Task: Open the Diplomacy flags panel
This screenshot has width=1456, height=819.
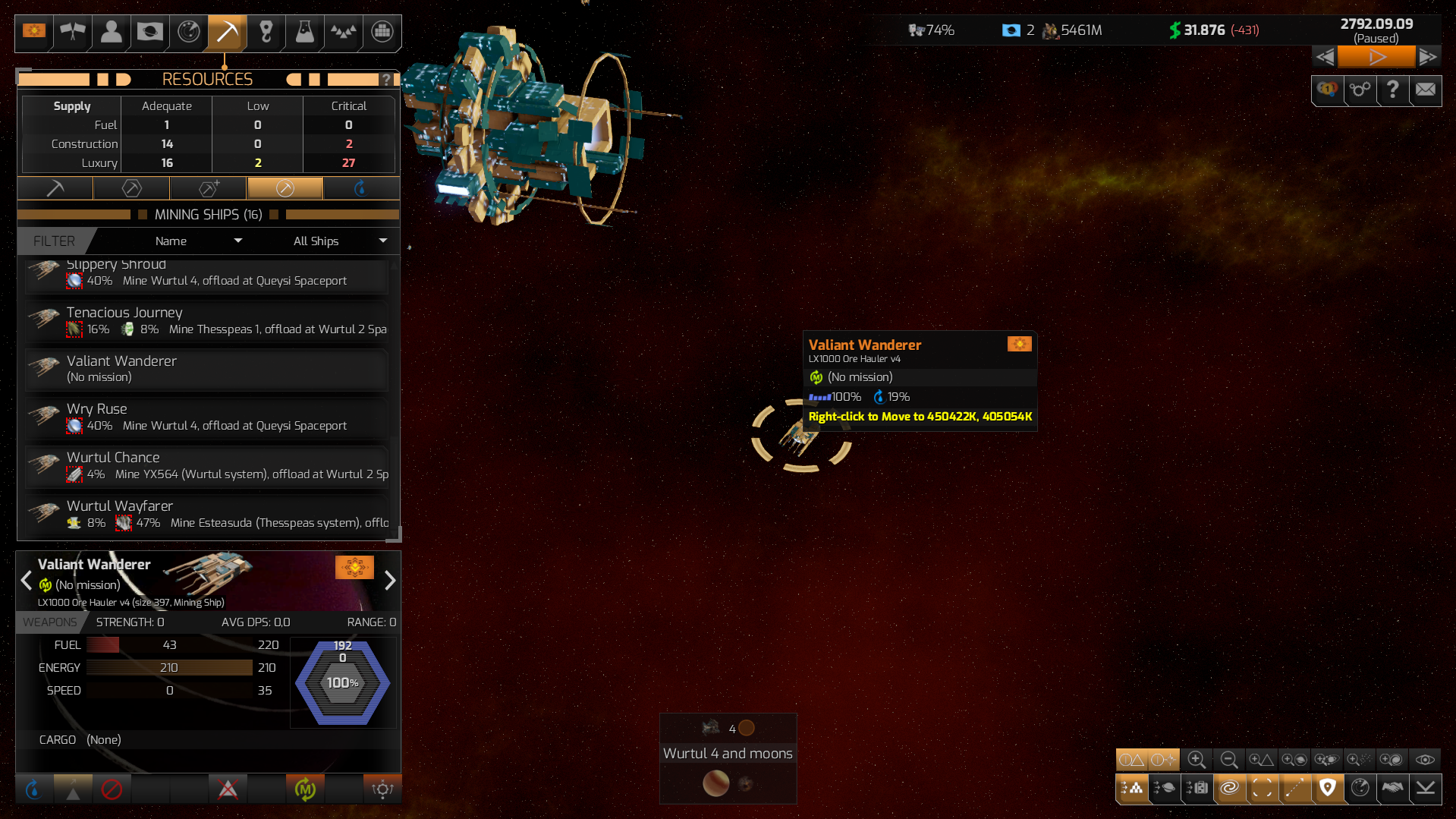Action: click(x=72, y=33)
